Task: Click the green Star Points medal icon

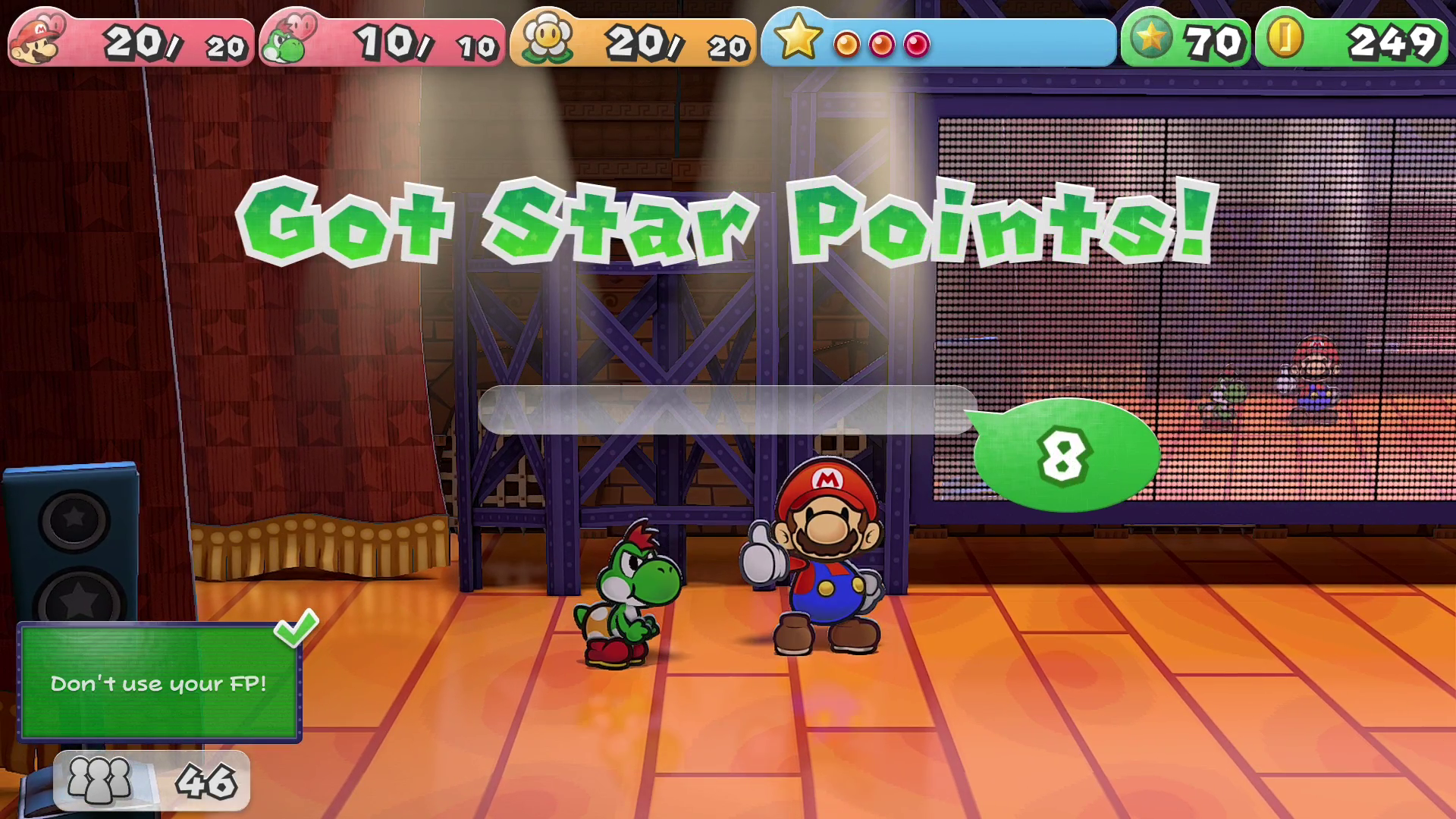Action: coord(1151,38)
